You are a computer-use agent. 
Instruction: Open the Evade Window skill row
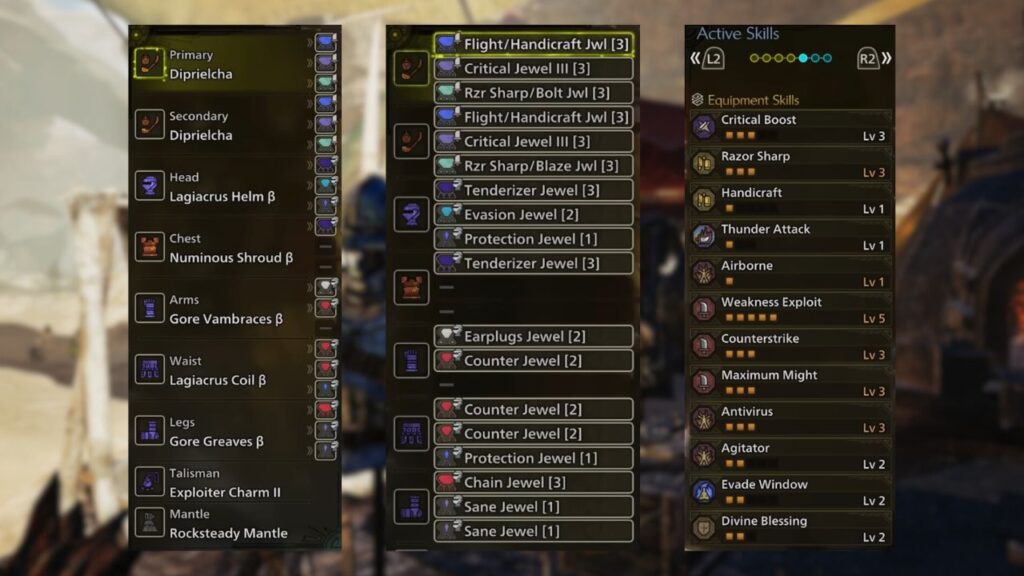click(x=789, y=492)
